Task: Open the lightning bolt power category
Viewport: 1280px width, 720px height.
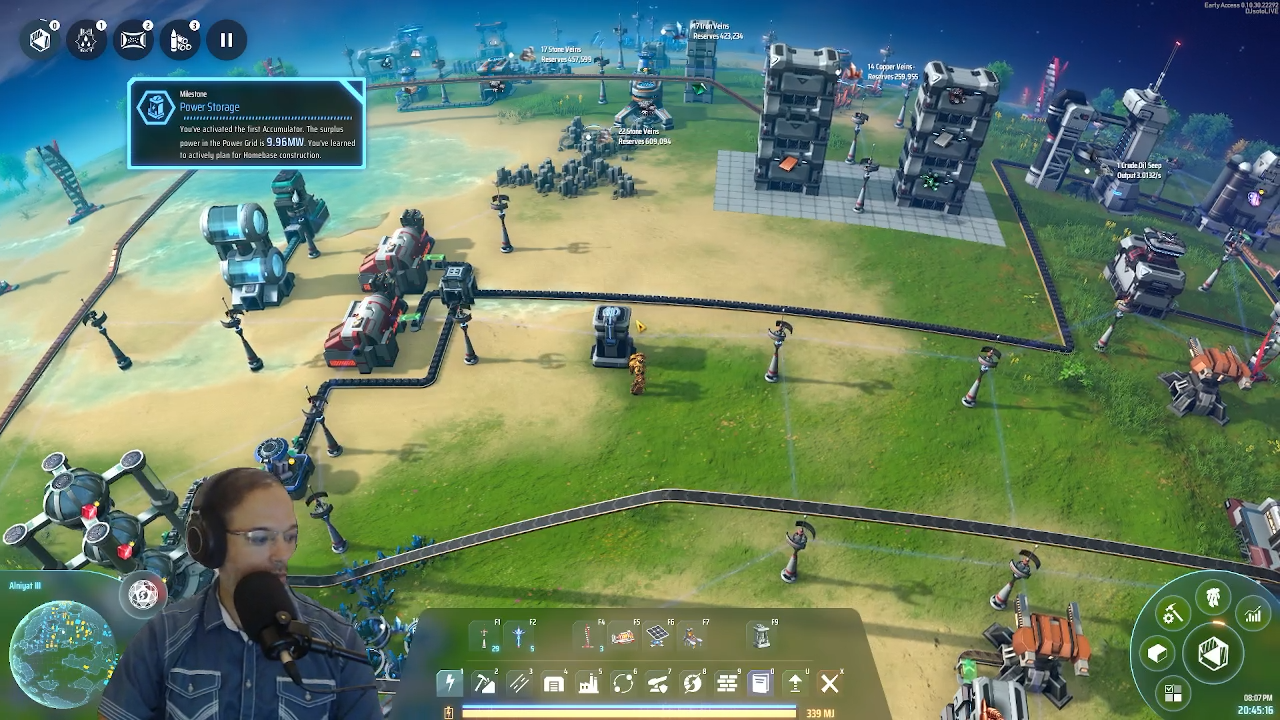Action: (x=450, y=683)
